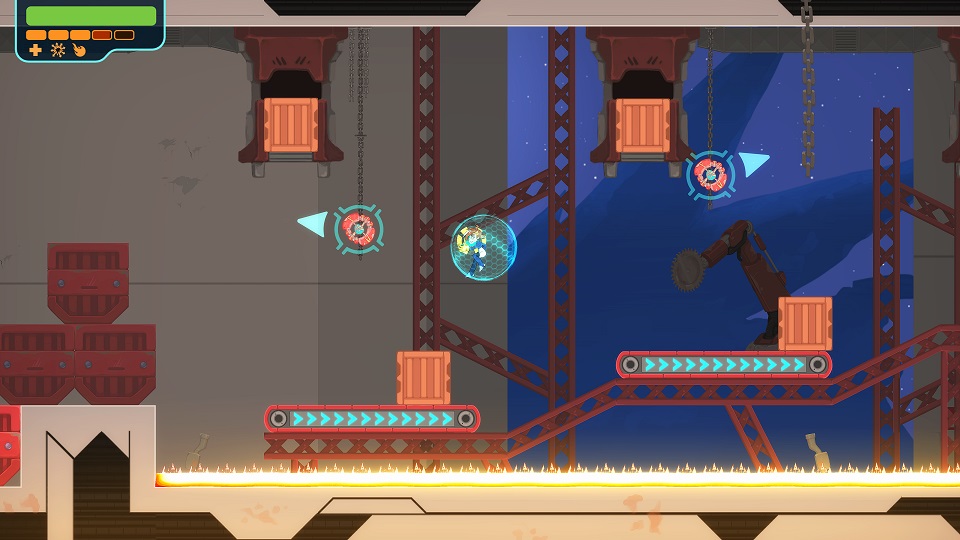Choose the fireball ability icon
960x540 pixels.
pos(79,50)
